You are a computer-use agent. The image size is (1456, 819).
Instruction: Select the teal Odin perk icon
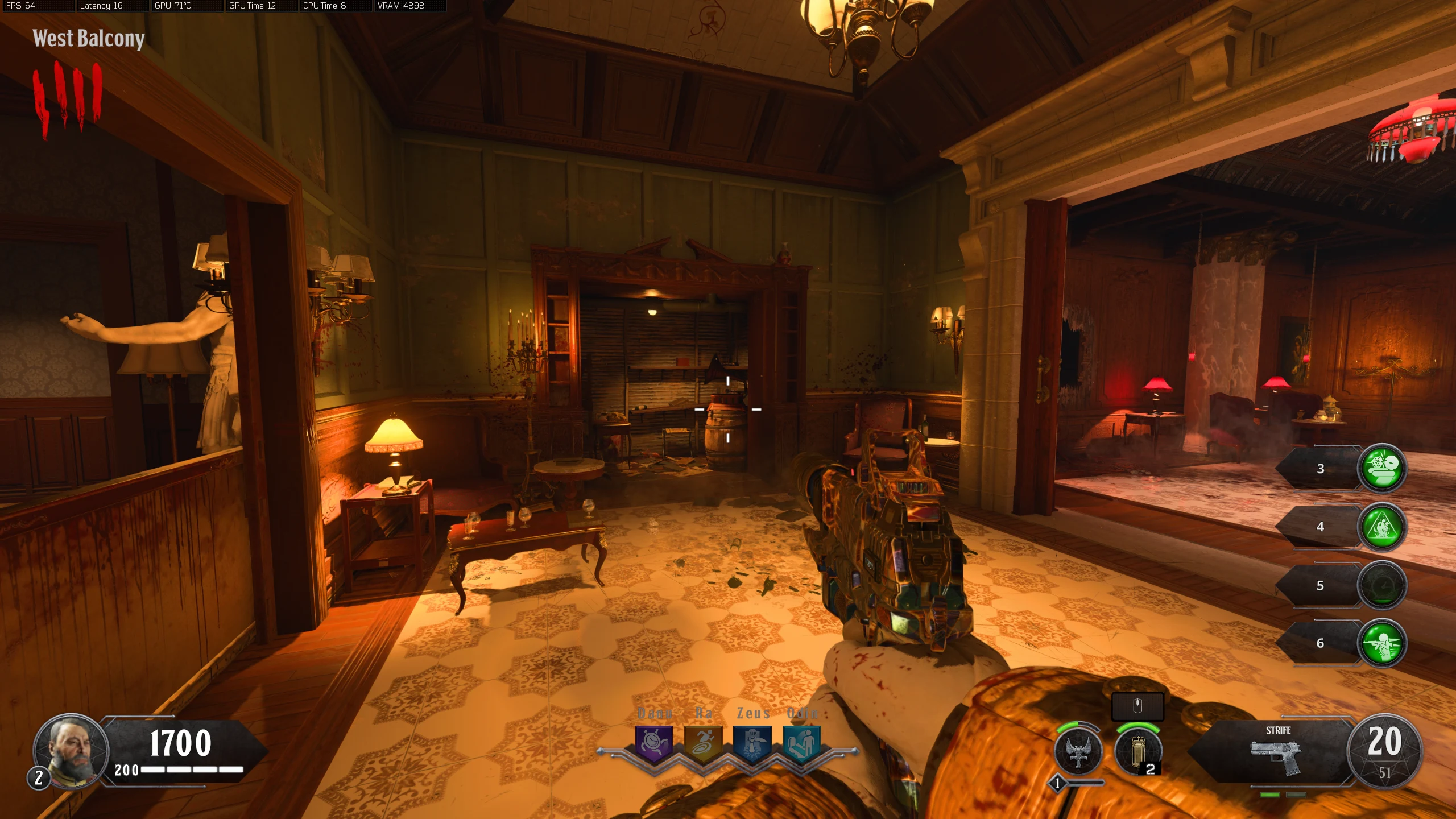pos(802,743)
